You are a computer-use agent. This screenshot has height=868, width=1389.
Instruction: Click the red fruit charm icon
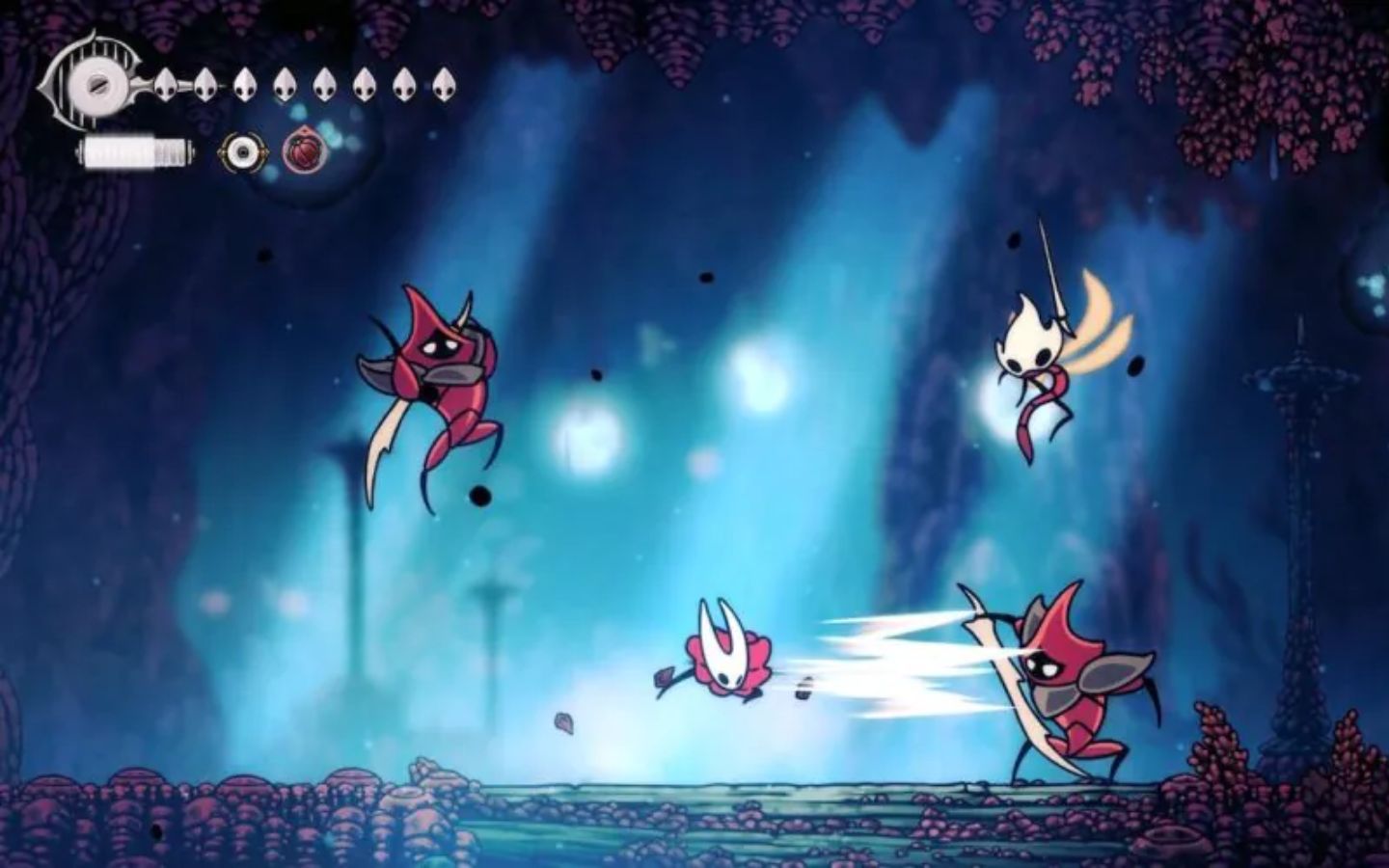pos(307,149)
